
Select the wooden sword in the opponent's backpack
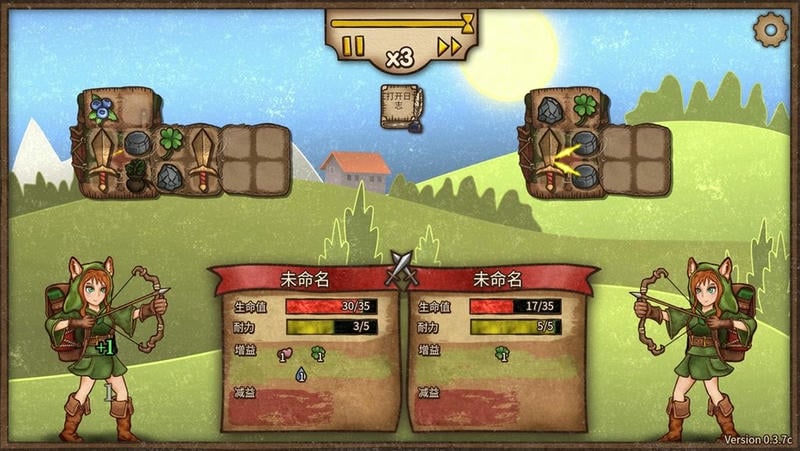click(548, 158)
